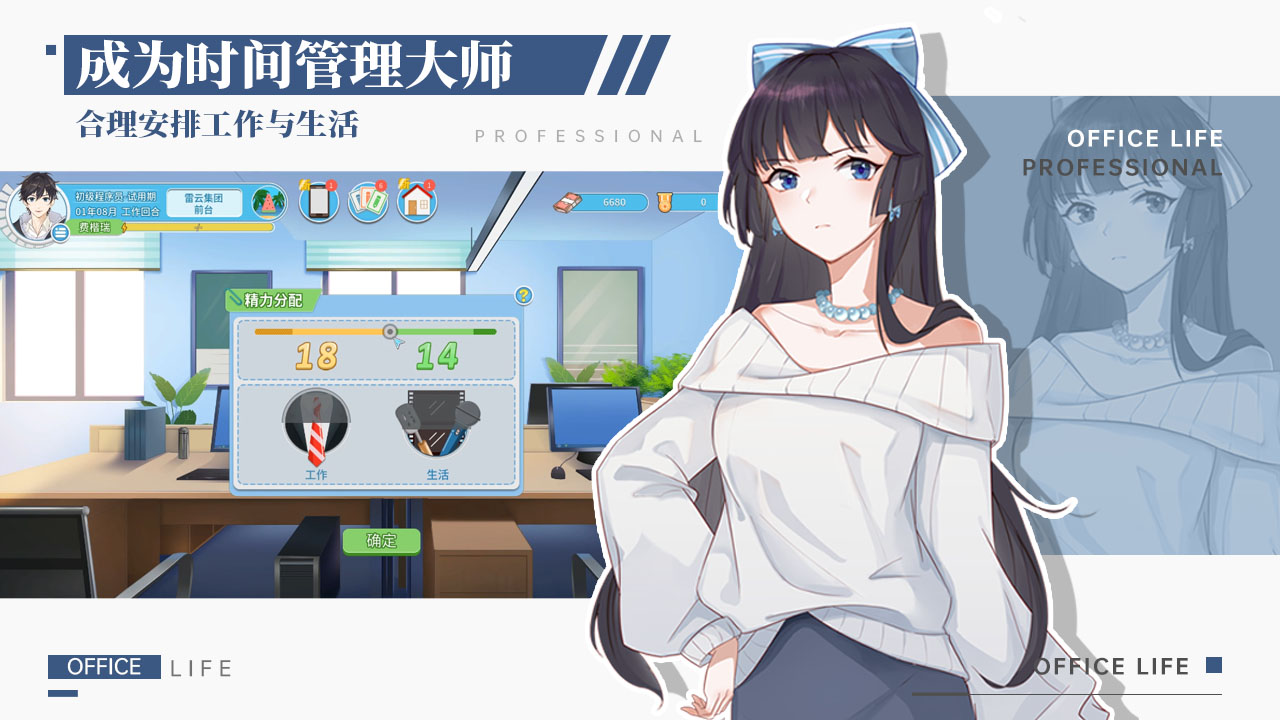Click the number 14 life energy value
Viewport: 1280px width, 720px height.
(x=437, y=356)
